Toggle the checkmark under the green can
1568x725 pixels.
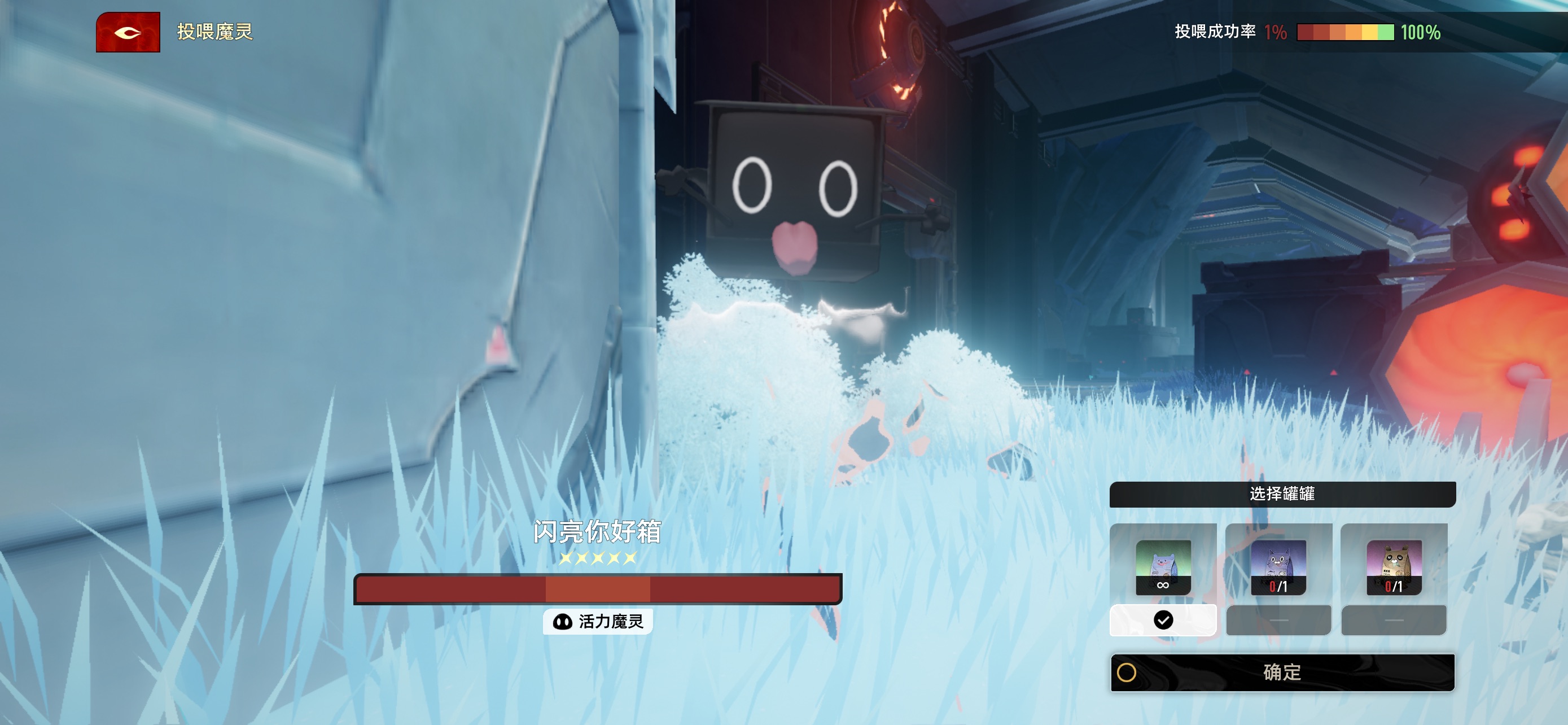coord(1163,621)
